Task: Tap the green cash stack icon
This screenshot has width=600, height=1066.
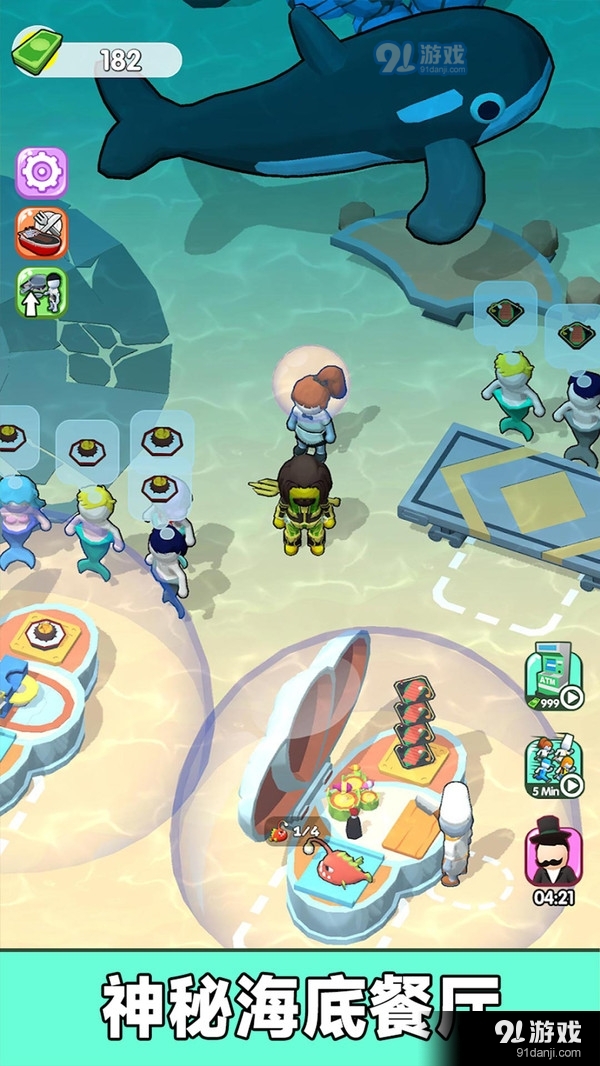Action: (38, 52)
